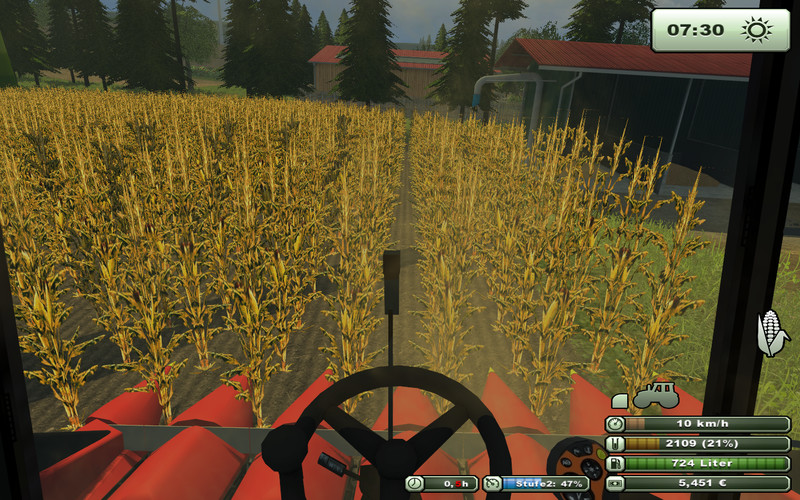The height and width of the screenshot is (500, 800).
Task: Click the grain tank fill icon
Action: coord(615,444)
